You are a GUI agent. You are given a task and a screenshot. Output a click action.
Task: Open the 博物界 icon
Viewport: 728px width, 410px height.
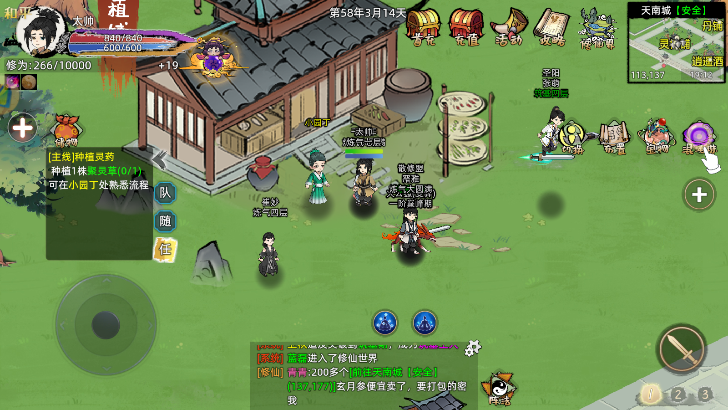[x=598, y=26]
